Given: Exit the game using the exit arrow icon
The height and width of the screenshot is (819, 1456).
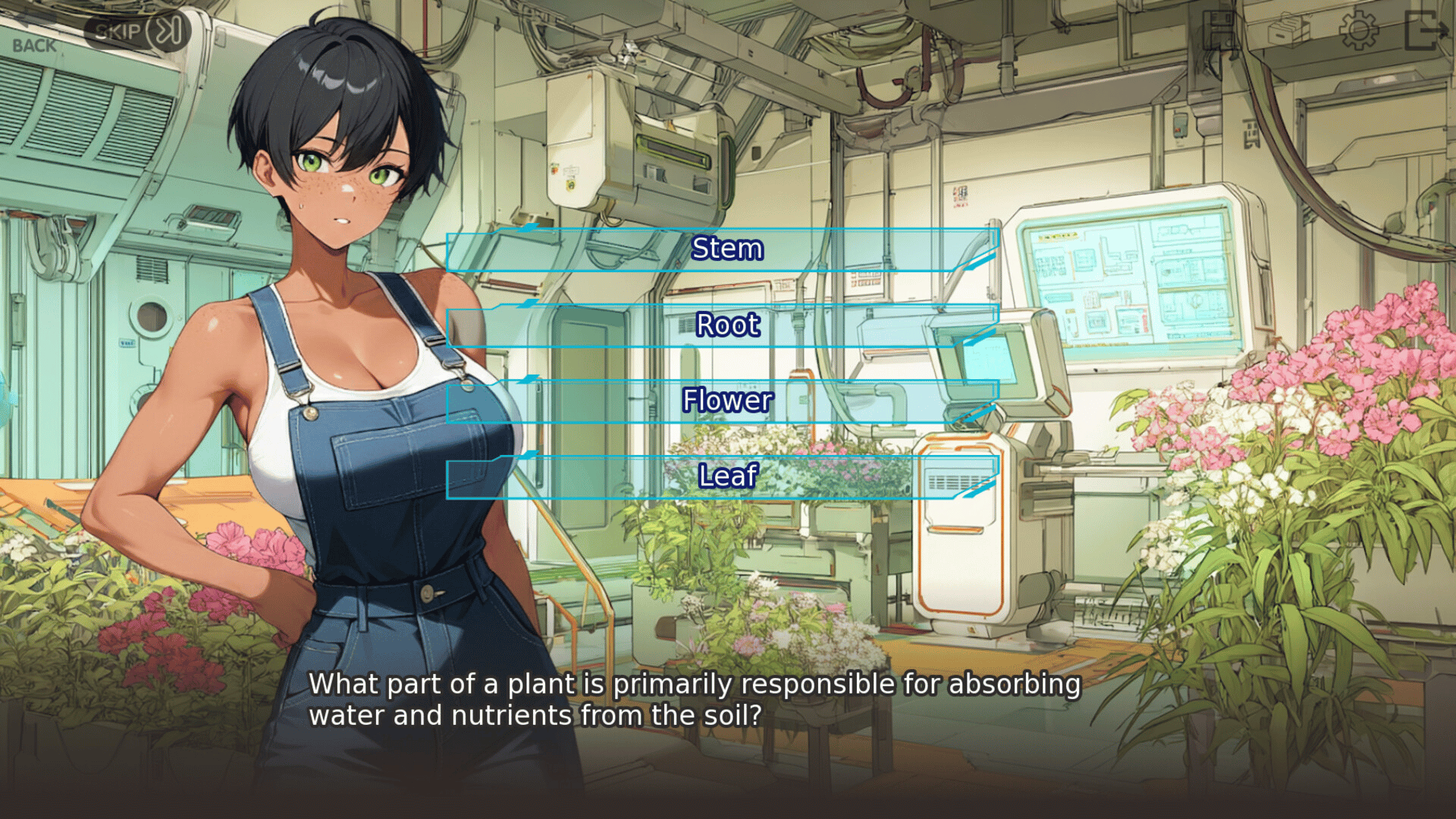Looking at the screenshot, I should 1425,31.
